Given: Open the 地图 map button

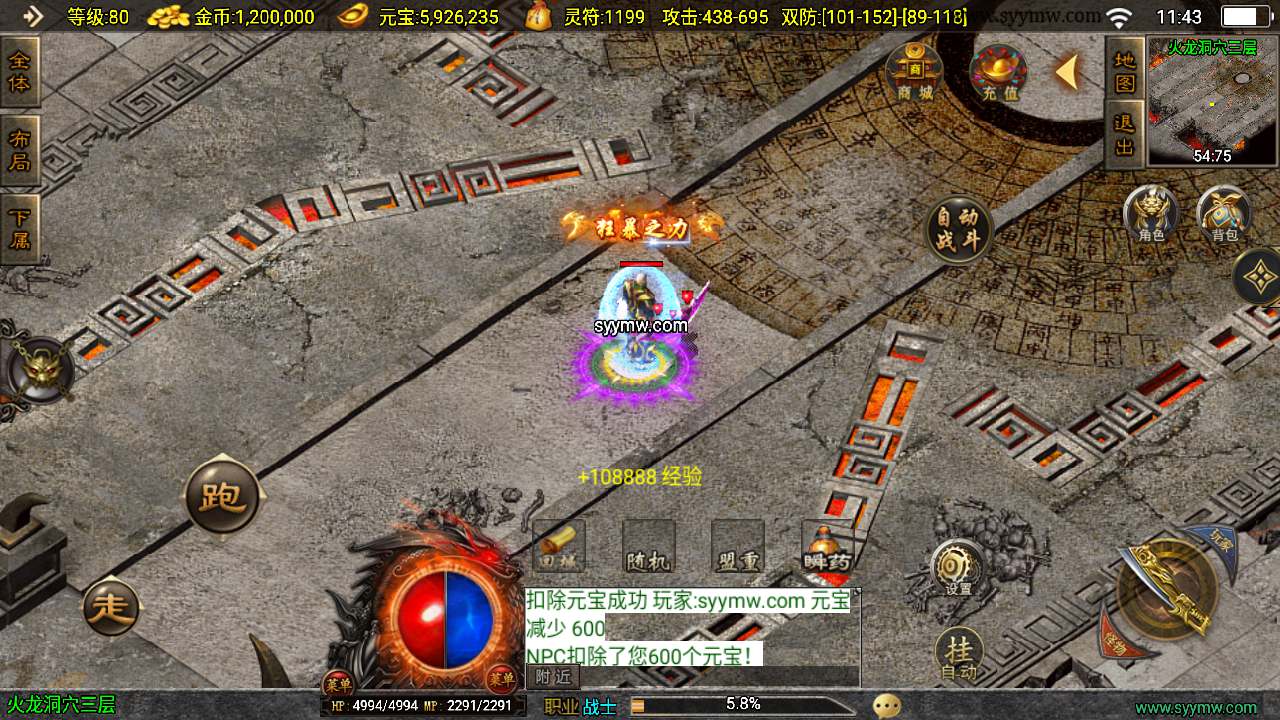Looking at the screenshot, I should pos(1125,71).
